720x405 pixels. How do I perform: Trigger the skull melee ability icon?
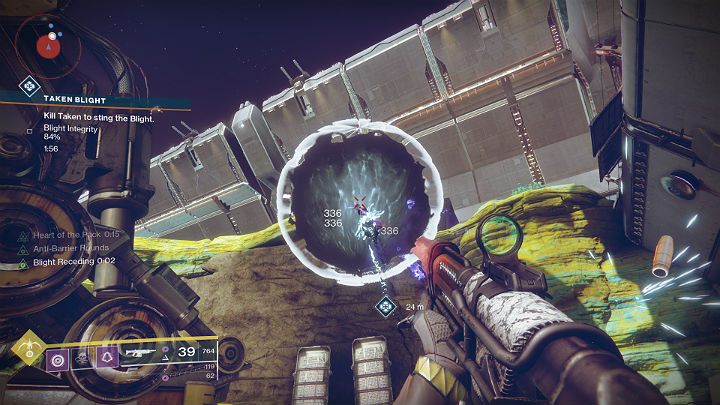[78, 357]
